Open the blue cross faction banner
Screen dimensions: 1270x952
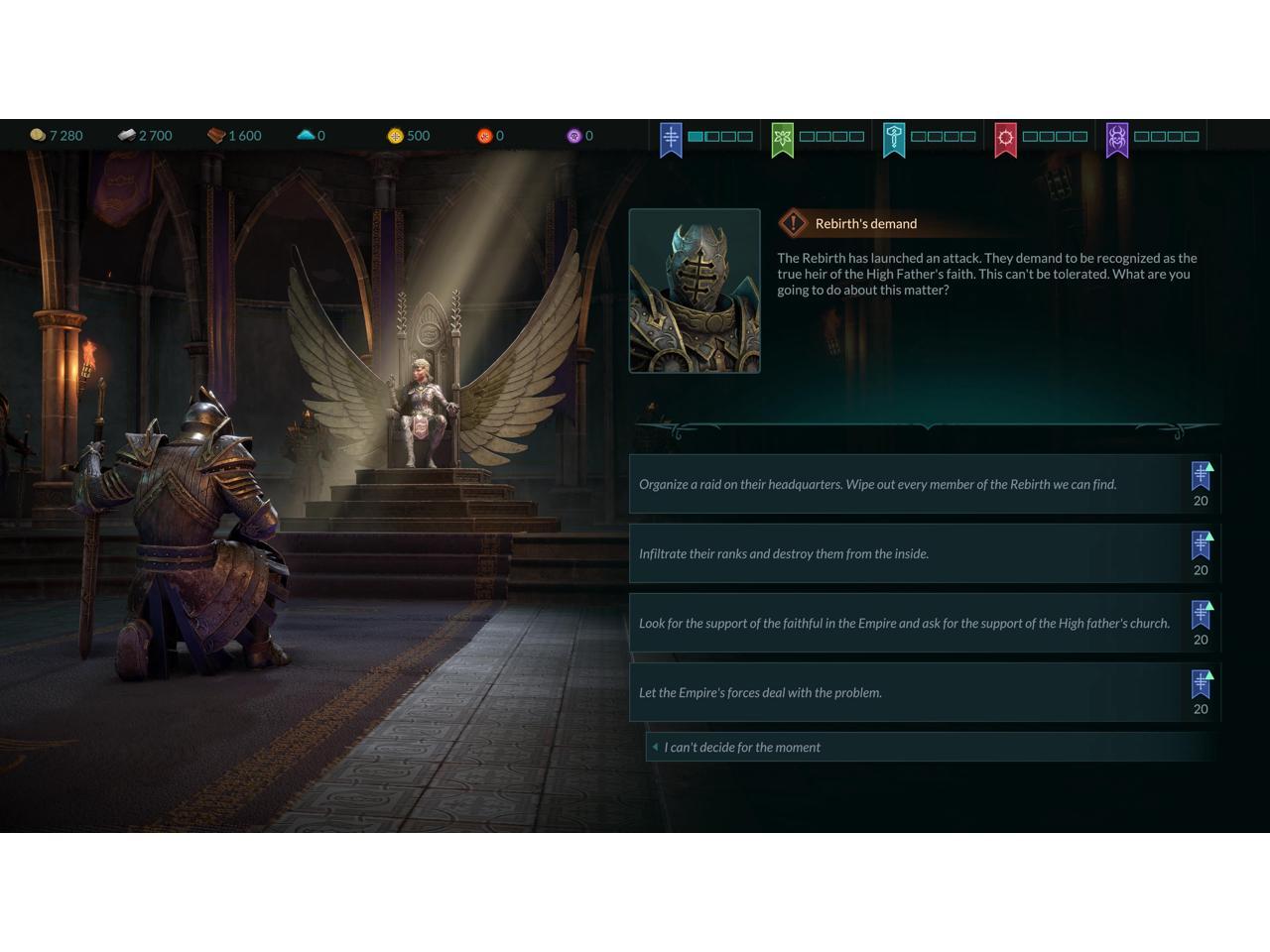[671, 138]
